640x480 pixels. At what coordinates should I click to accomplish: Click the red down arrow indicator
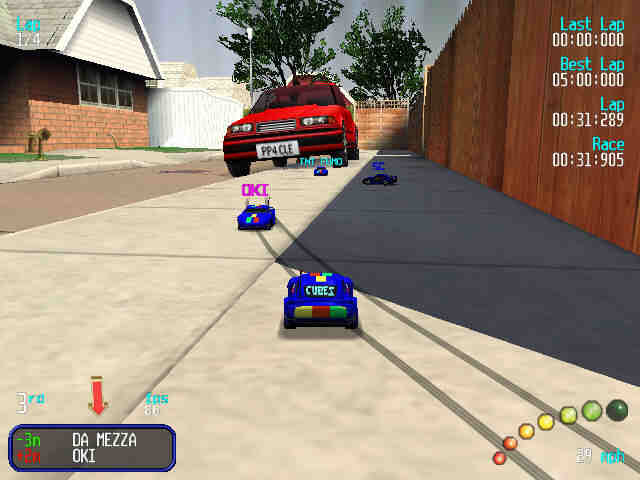click(x=97, y=394)
